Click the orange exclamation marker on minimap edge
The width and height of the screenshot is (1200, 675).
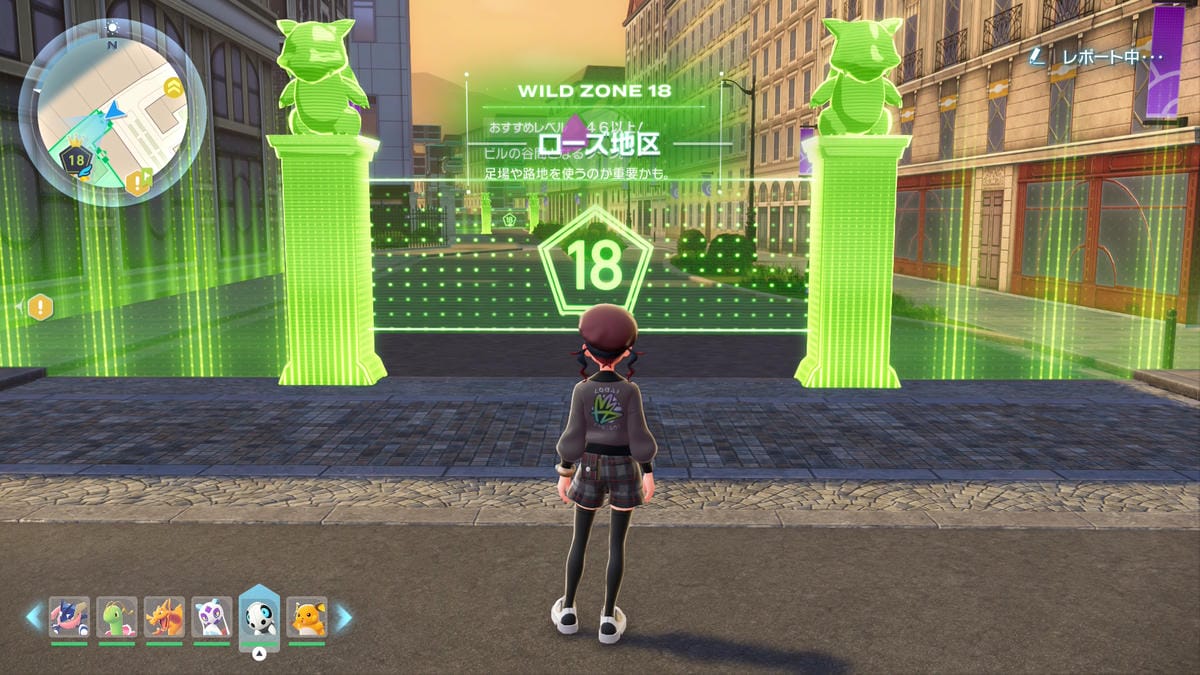pos(137,182)
